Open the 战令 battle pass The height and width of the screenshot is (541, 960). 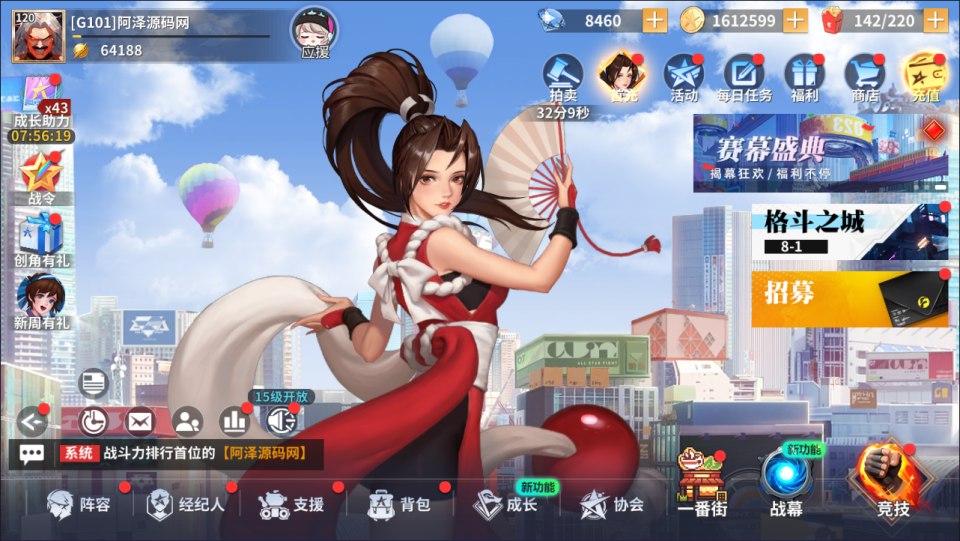coord(42,178)
